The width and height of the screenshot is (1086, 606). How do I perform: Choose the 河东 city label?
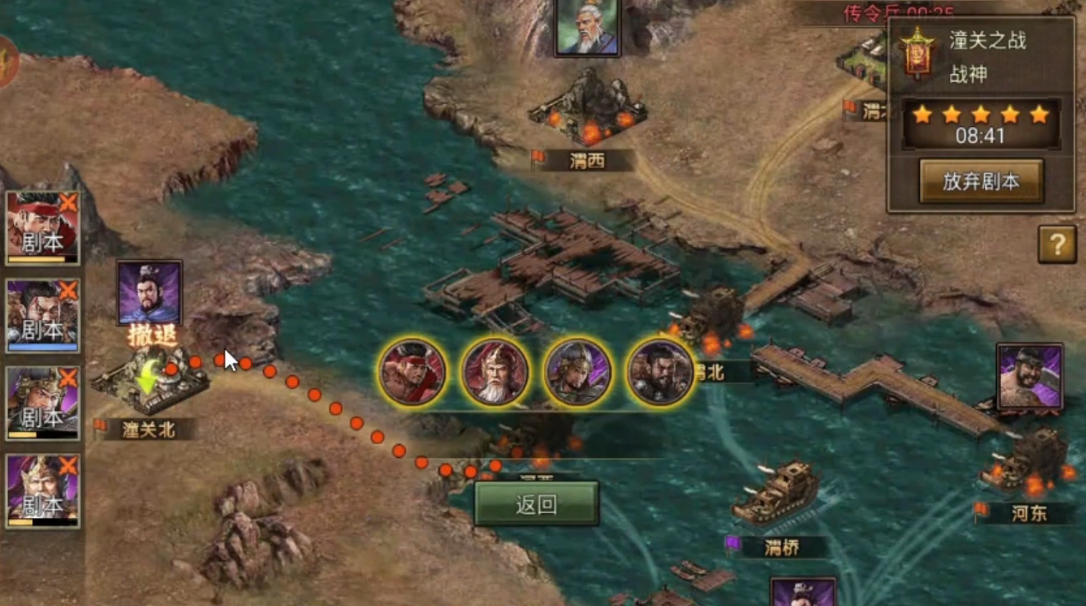[1028, 513]
